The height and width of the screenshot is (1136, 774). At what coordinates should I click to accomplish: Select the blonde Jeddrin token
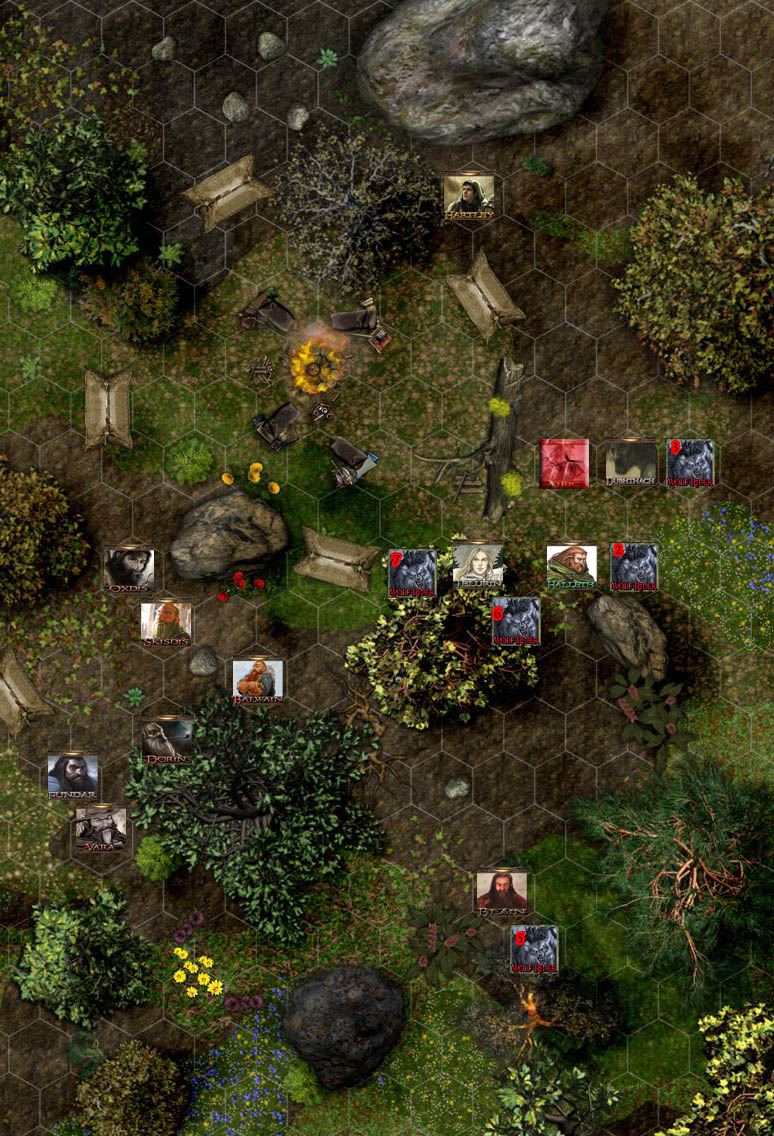pyautogui.click(x=478, y=566)
